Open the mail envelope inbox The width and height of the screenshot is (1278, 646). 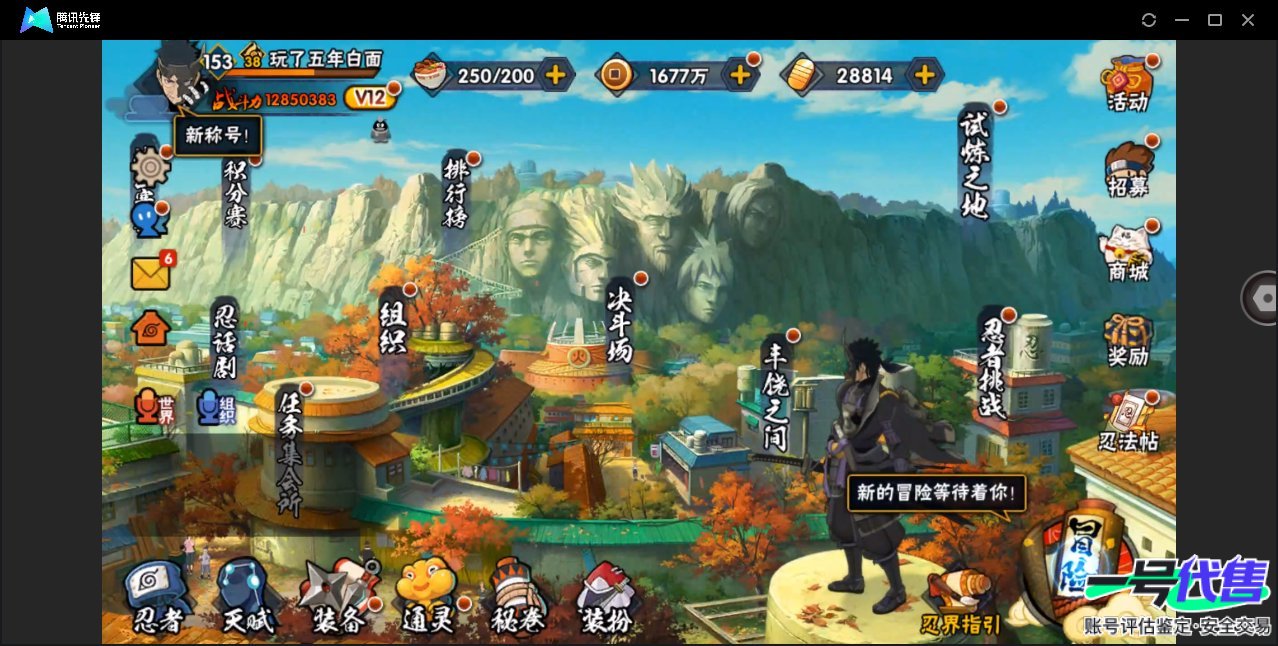(151, 273)
